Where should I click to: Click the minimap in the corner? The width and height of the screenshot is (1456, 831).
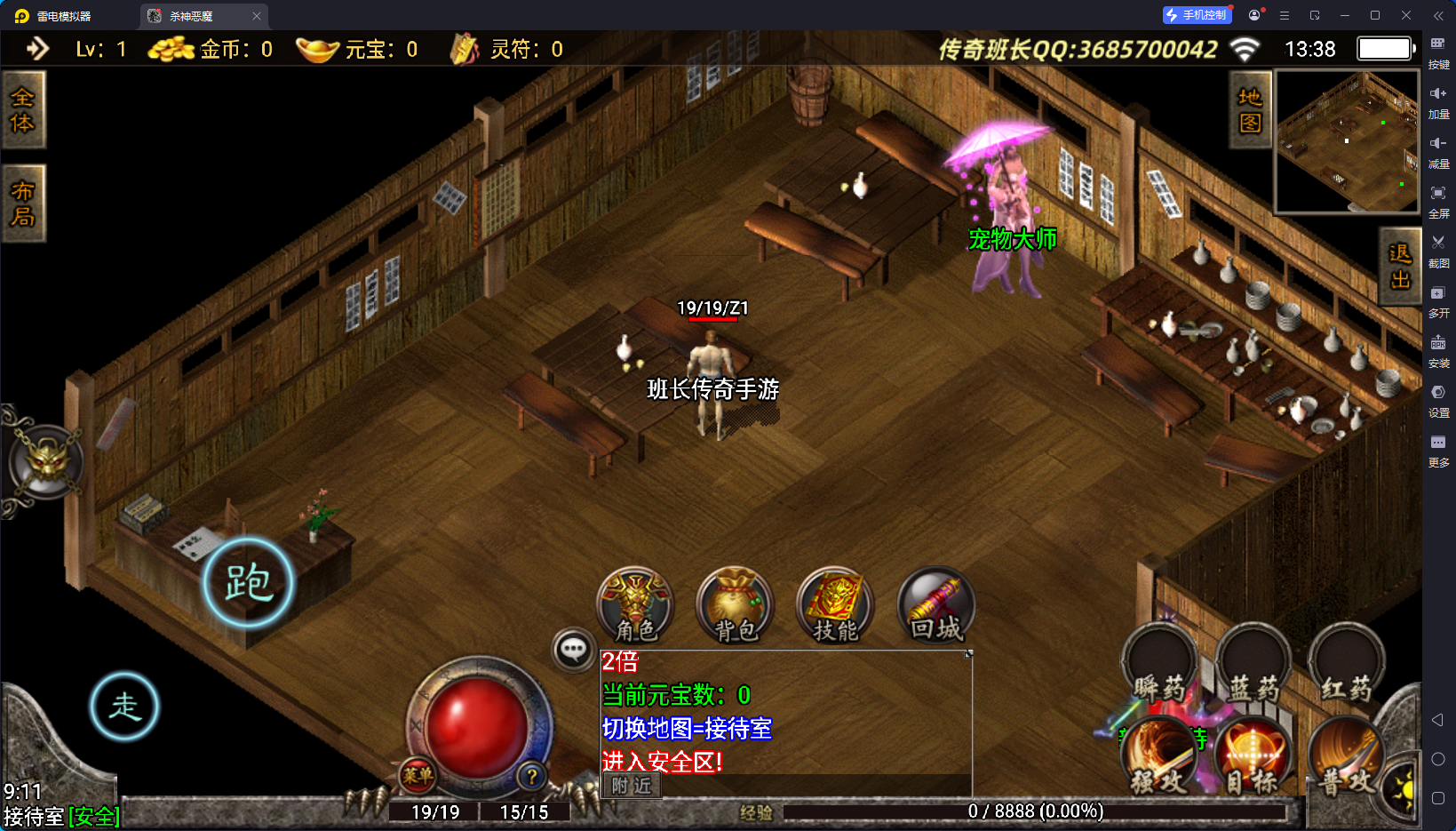click(x=1347, y=142)
